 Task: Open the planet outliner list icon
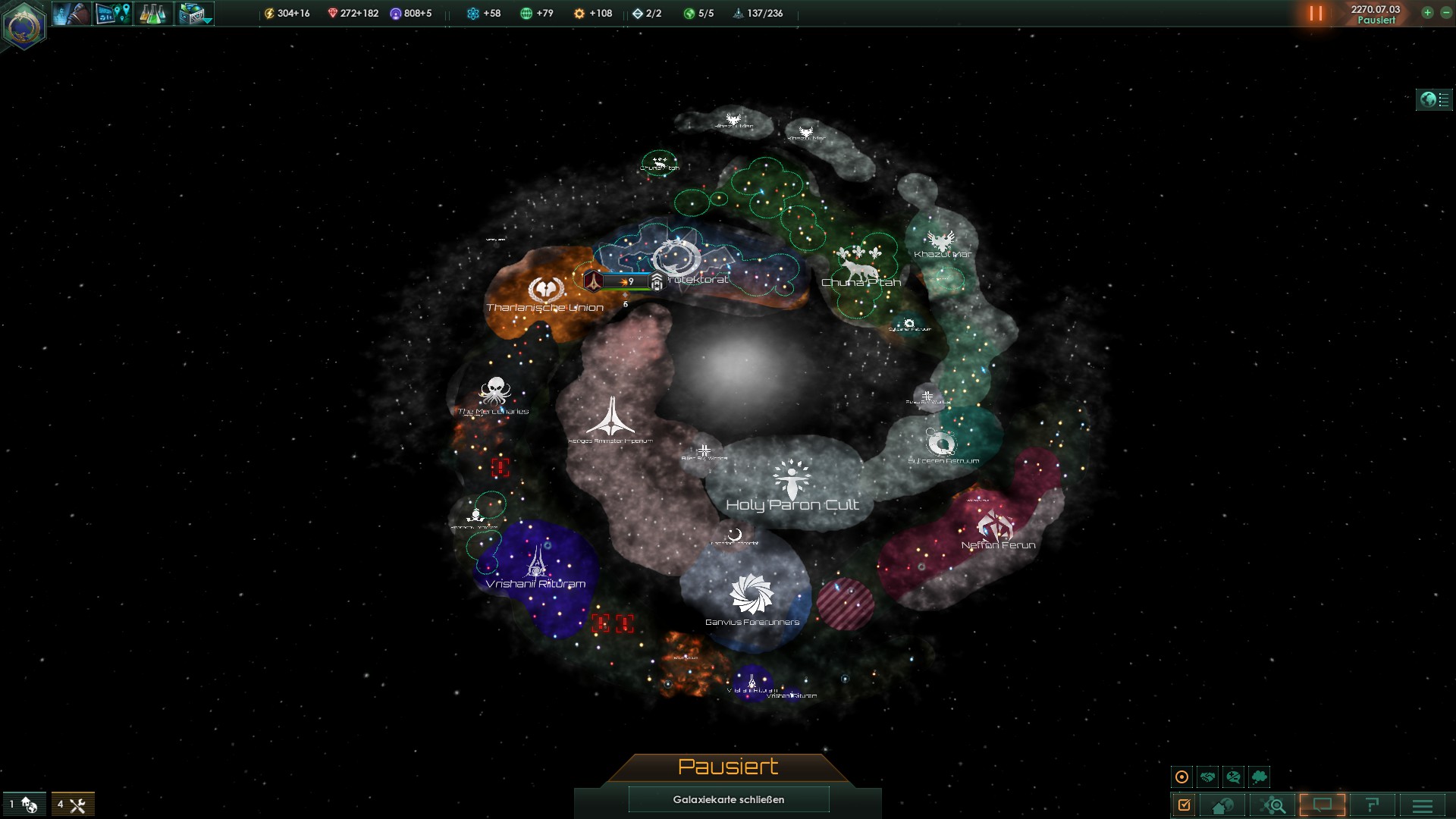(1434, 99)
